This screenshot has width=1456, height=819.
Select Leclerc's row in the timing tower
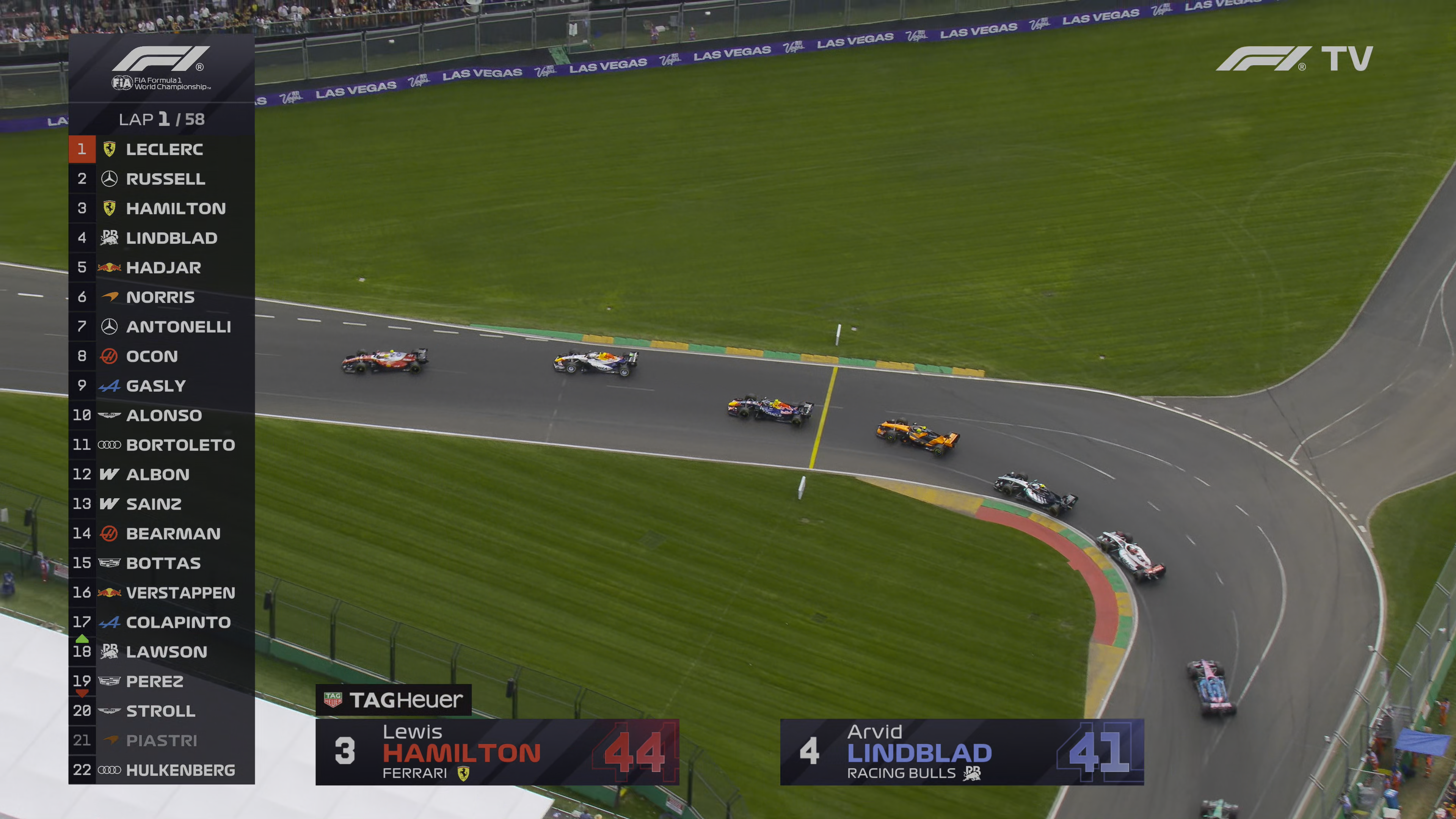(162, 149)
